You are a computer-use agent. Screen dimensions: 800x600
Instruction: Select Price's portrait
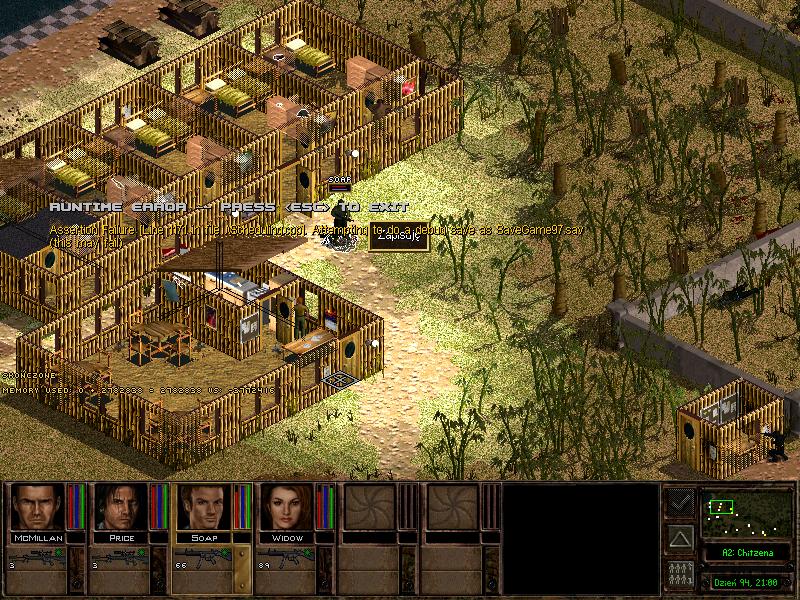pyautogui.click(x=120, y=507)
